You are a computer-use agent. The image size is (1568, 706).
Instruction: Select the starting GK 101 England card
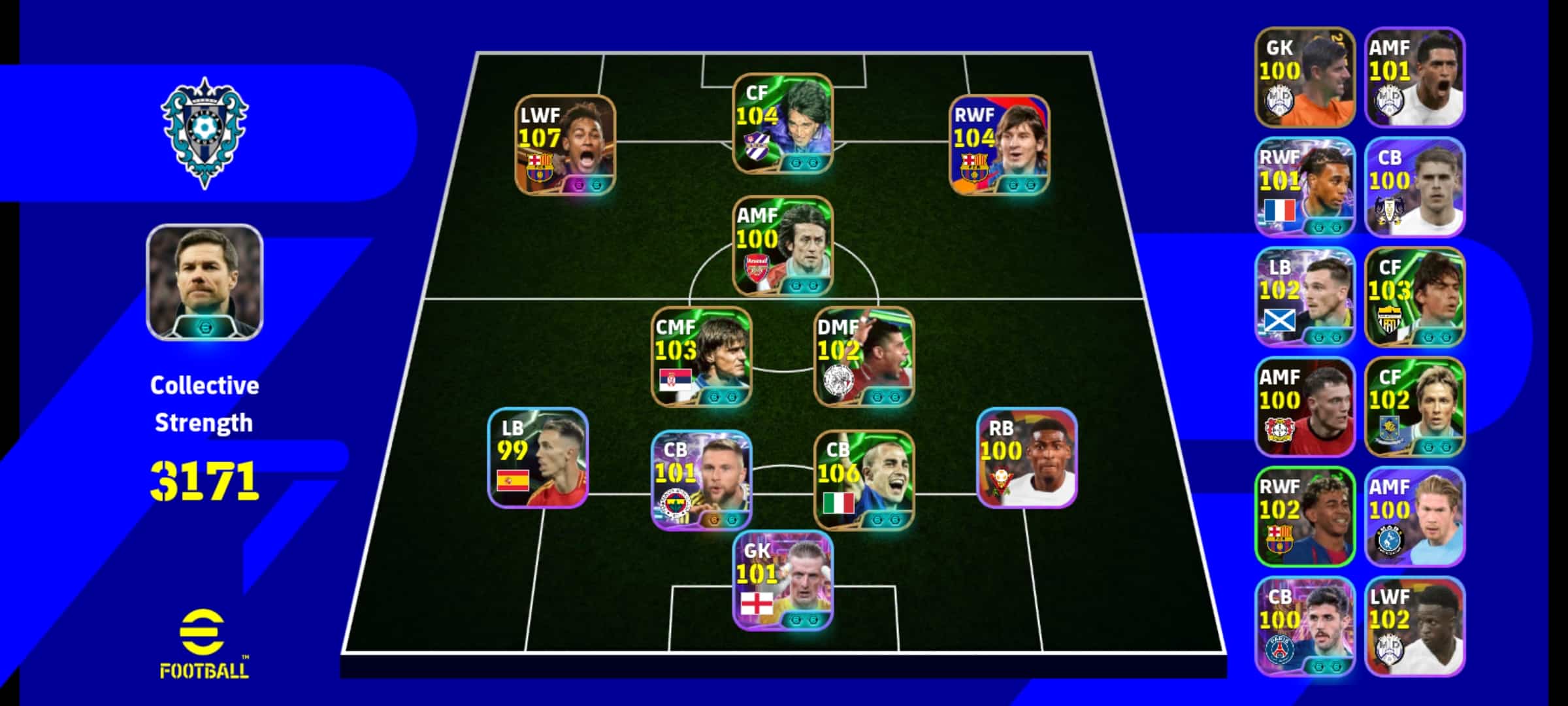(x=783, y=580)
